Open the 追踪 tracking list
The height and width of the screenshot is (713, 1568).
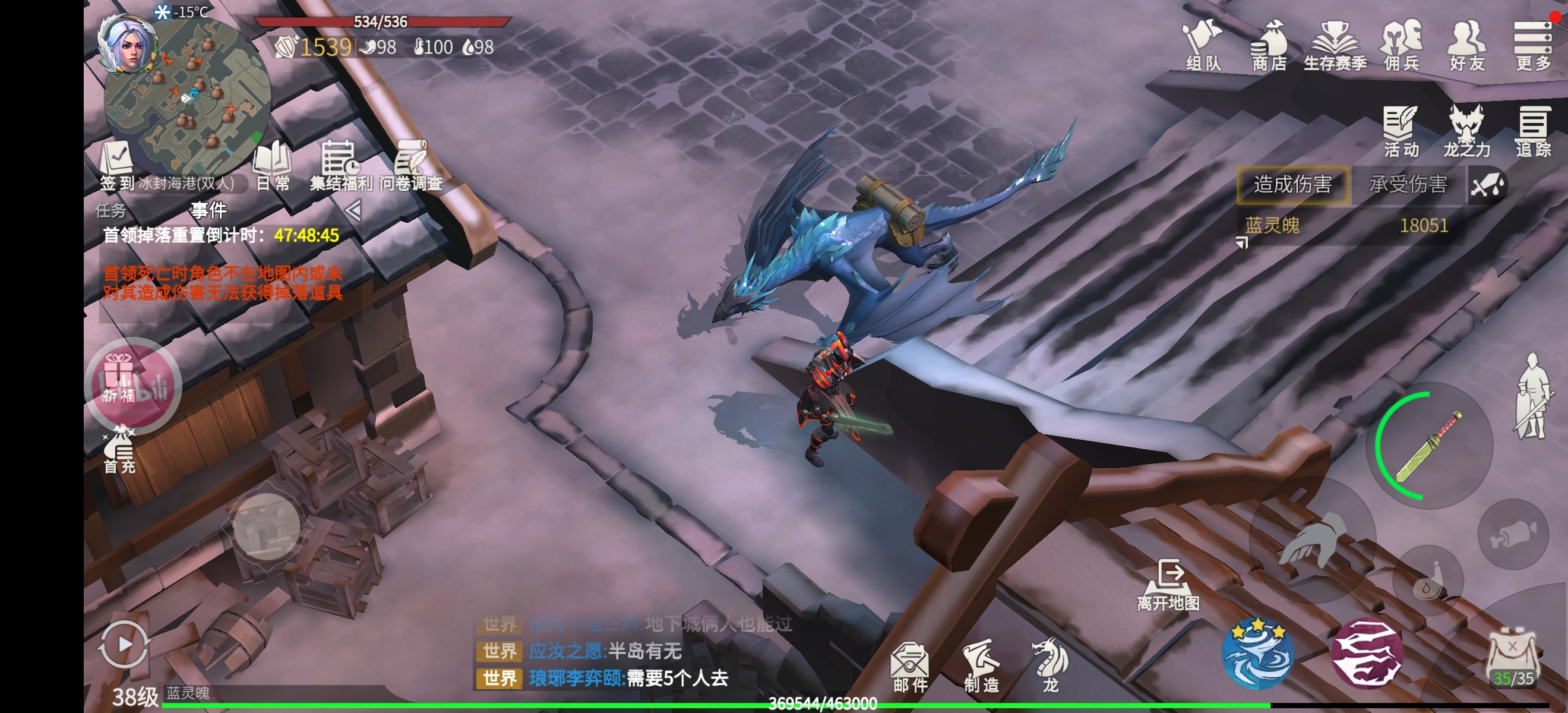(1533, 131)
